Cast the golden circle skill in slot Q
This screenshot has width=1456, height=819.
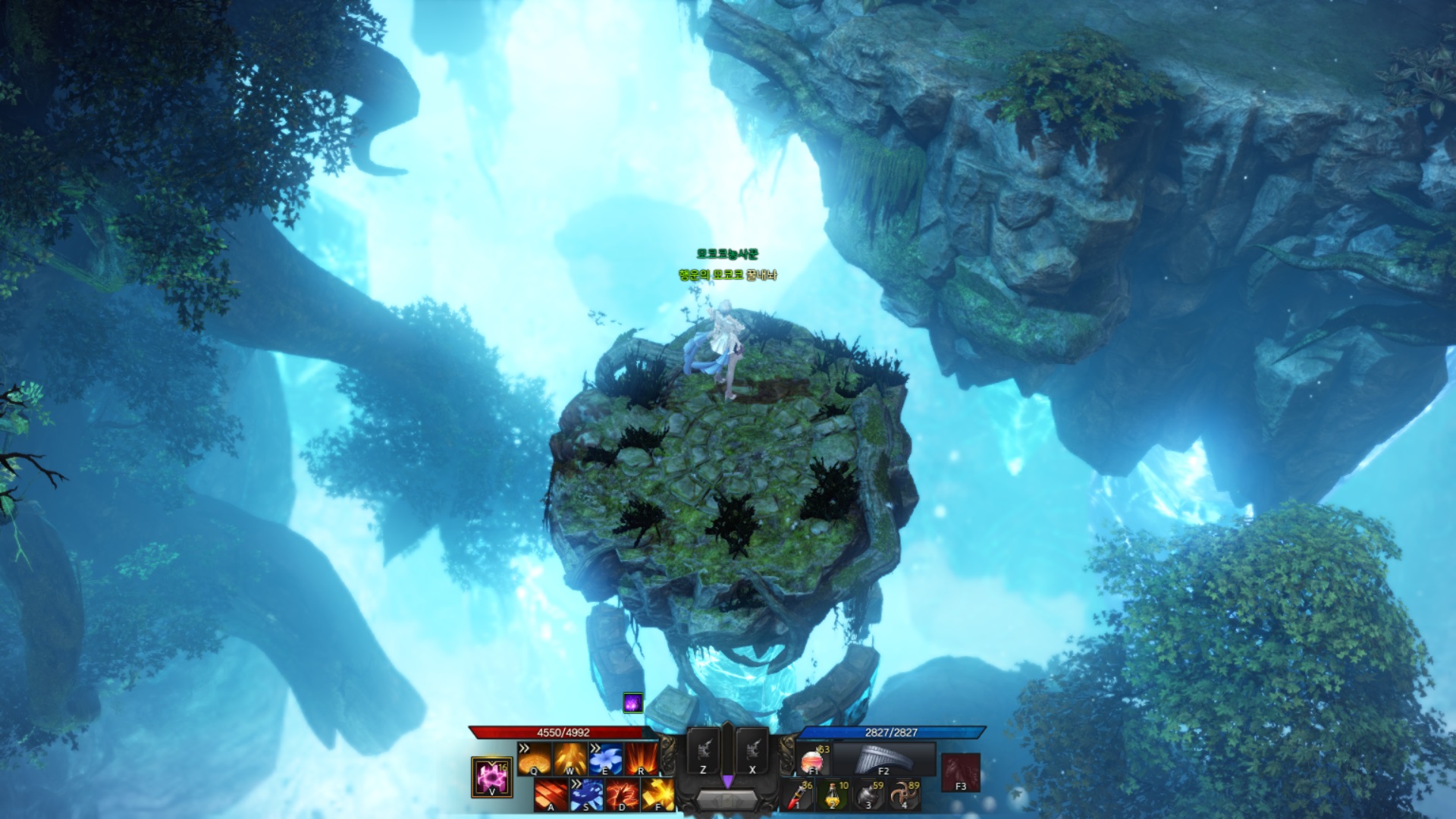coord(535,758)
